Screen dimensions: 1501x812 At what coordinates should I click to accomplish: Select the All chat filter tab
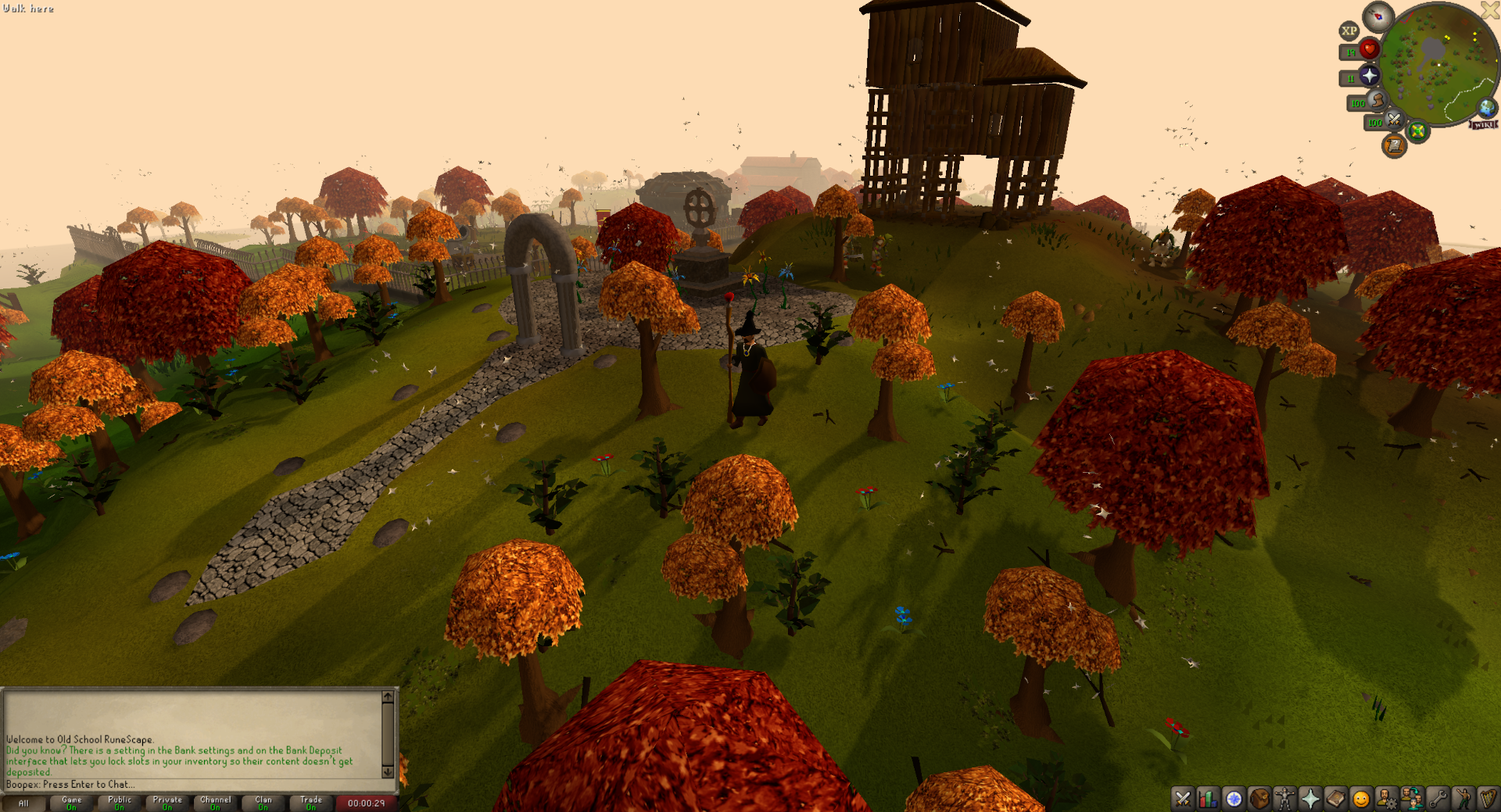(x=23, y=803)
